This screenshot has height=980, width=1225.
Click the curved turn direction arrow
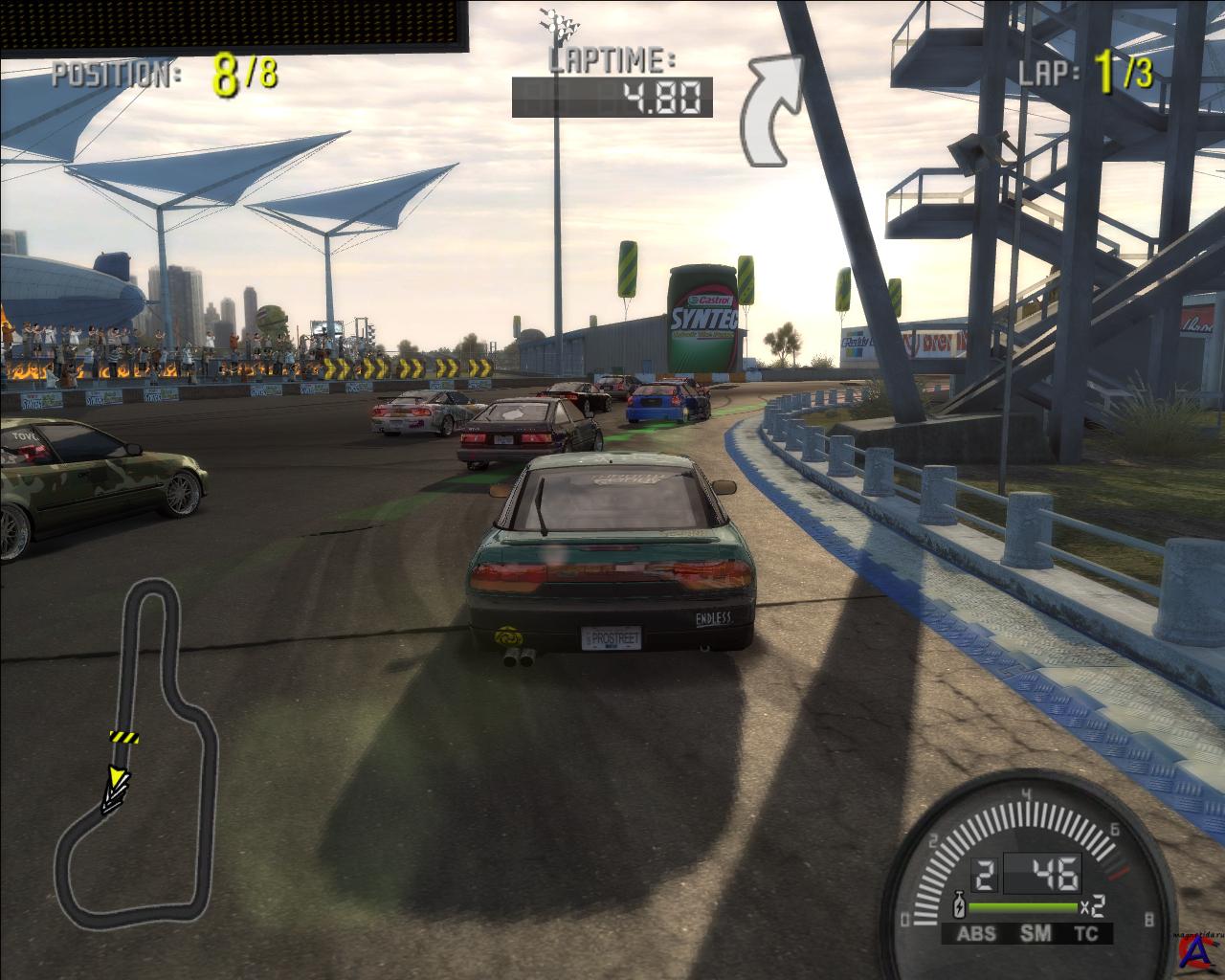coord(775,107)
